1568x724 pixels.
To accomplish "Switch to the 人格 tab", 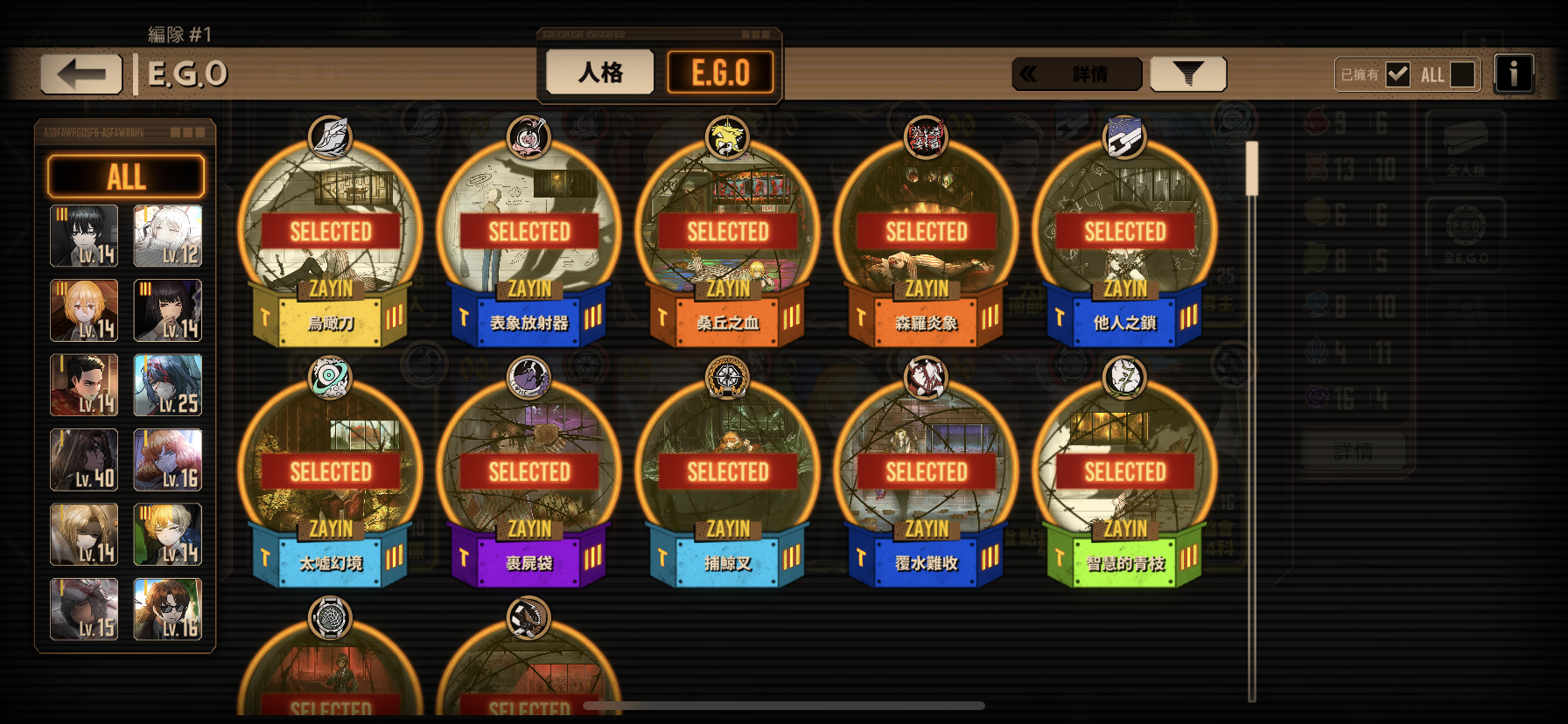I will click(x=599, y=72).
